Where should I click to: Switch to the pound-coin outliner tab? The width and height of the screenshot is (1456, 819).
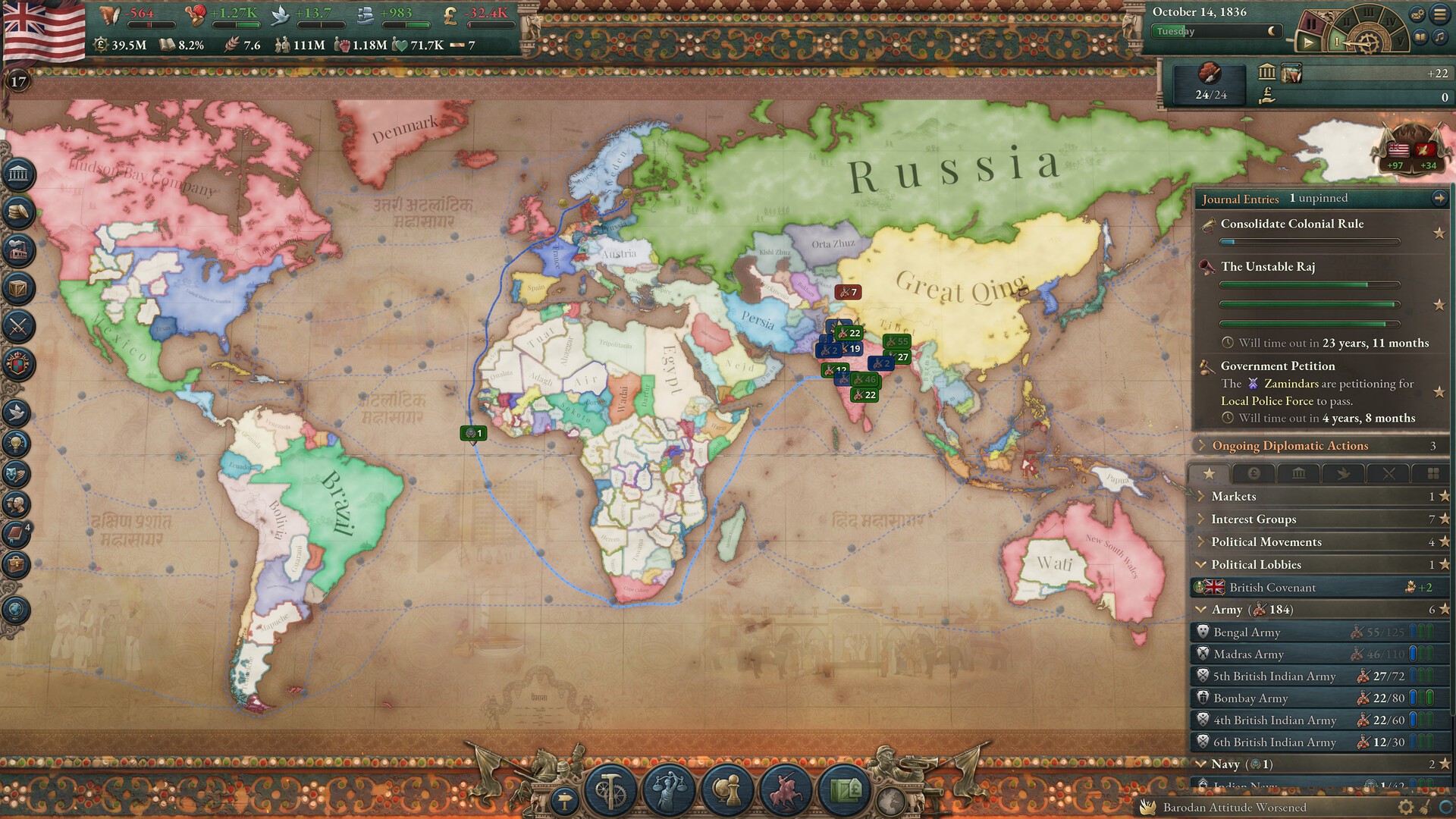click(x=1254, y=474)
